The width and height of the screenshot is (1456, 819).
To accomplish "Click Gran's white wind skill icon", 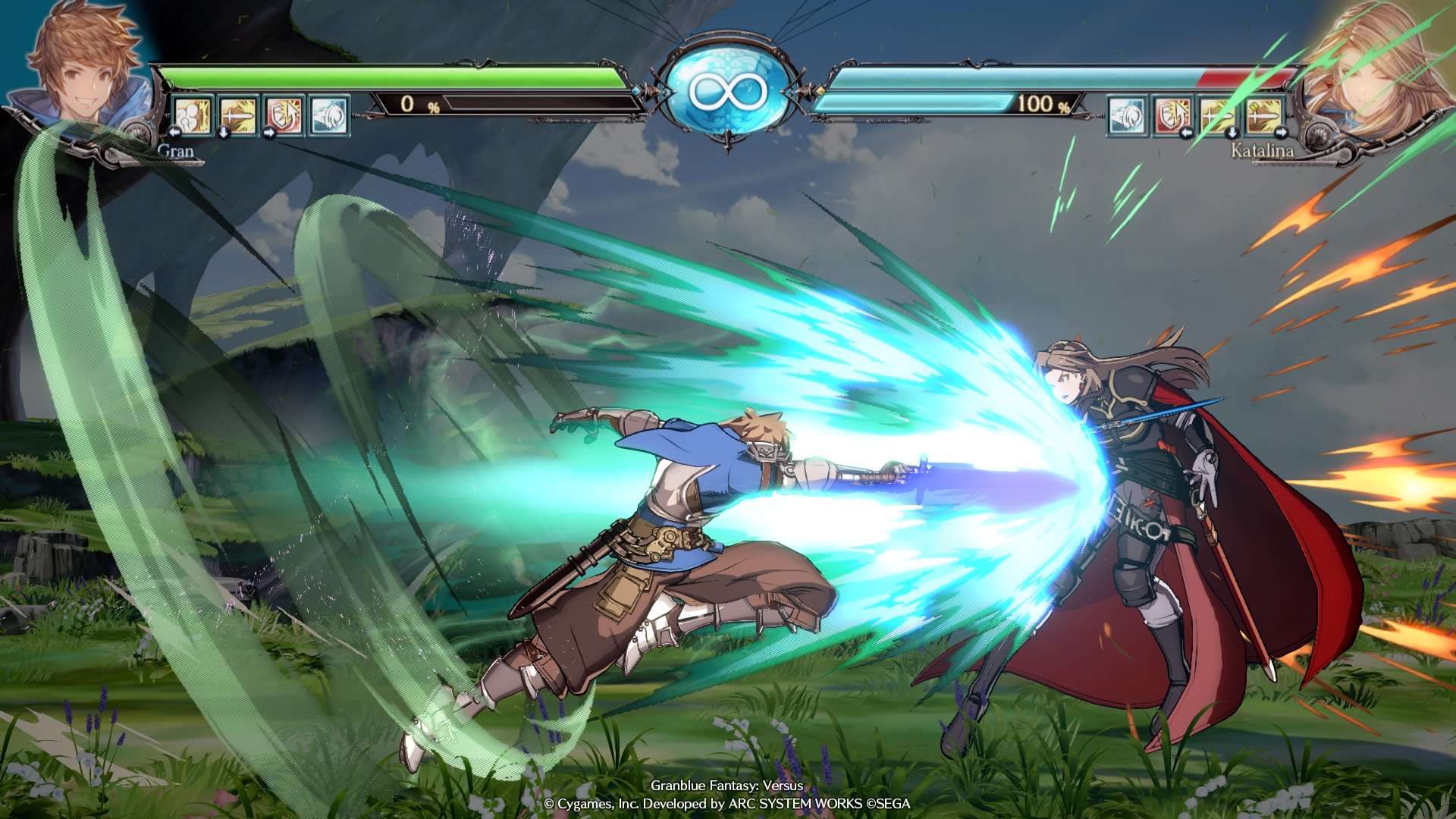I will pos(327,116).
